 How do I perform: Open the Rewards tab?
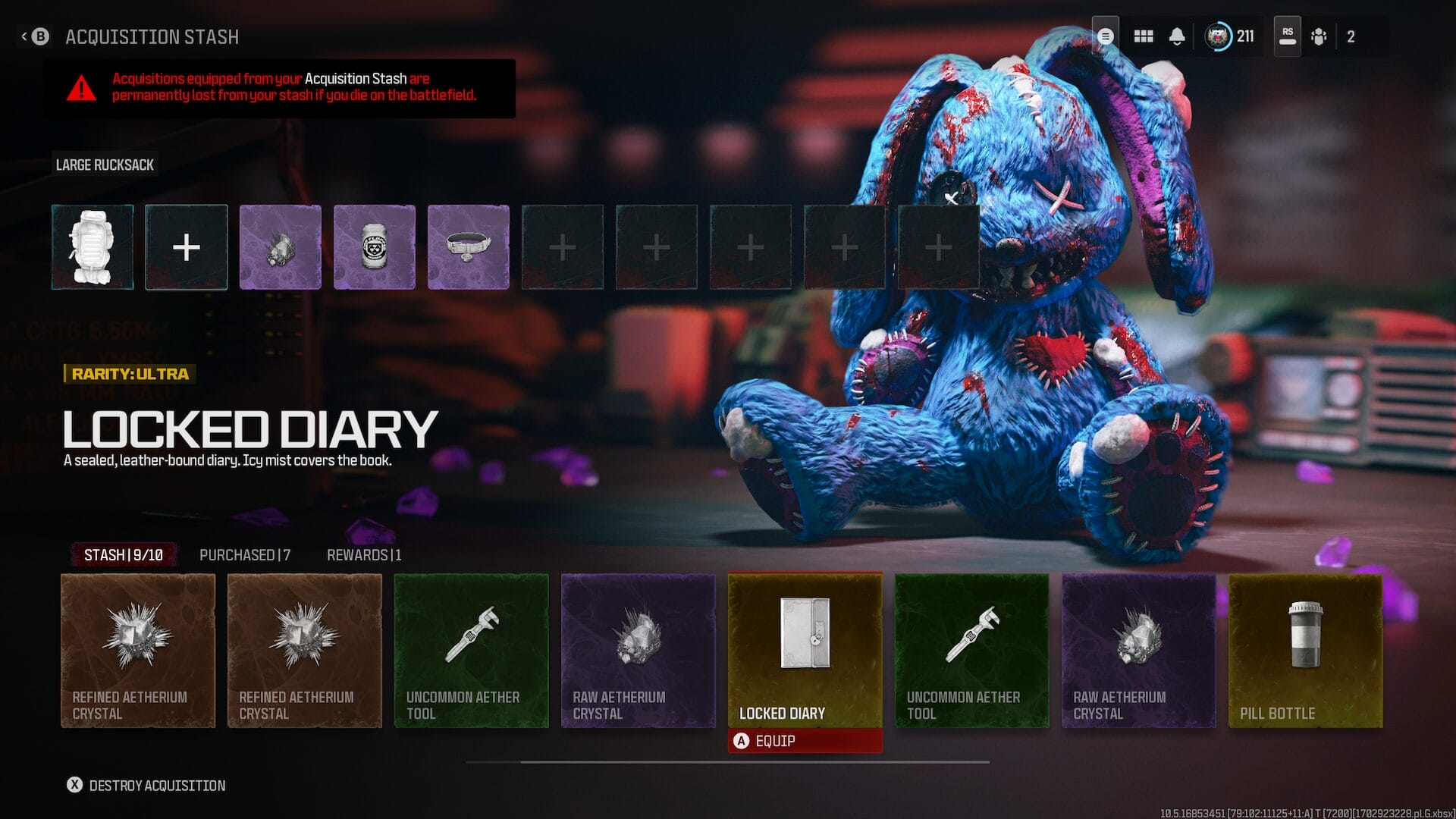[364, 555]
